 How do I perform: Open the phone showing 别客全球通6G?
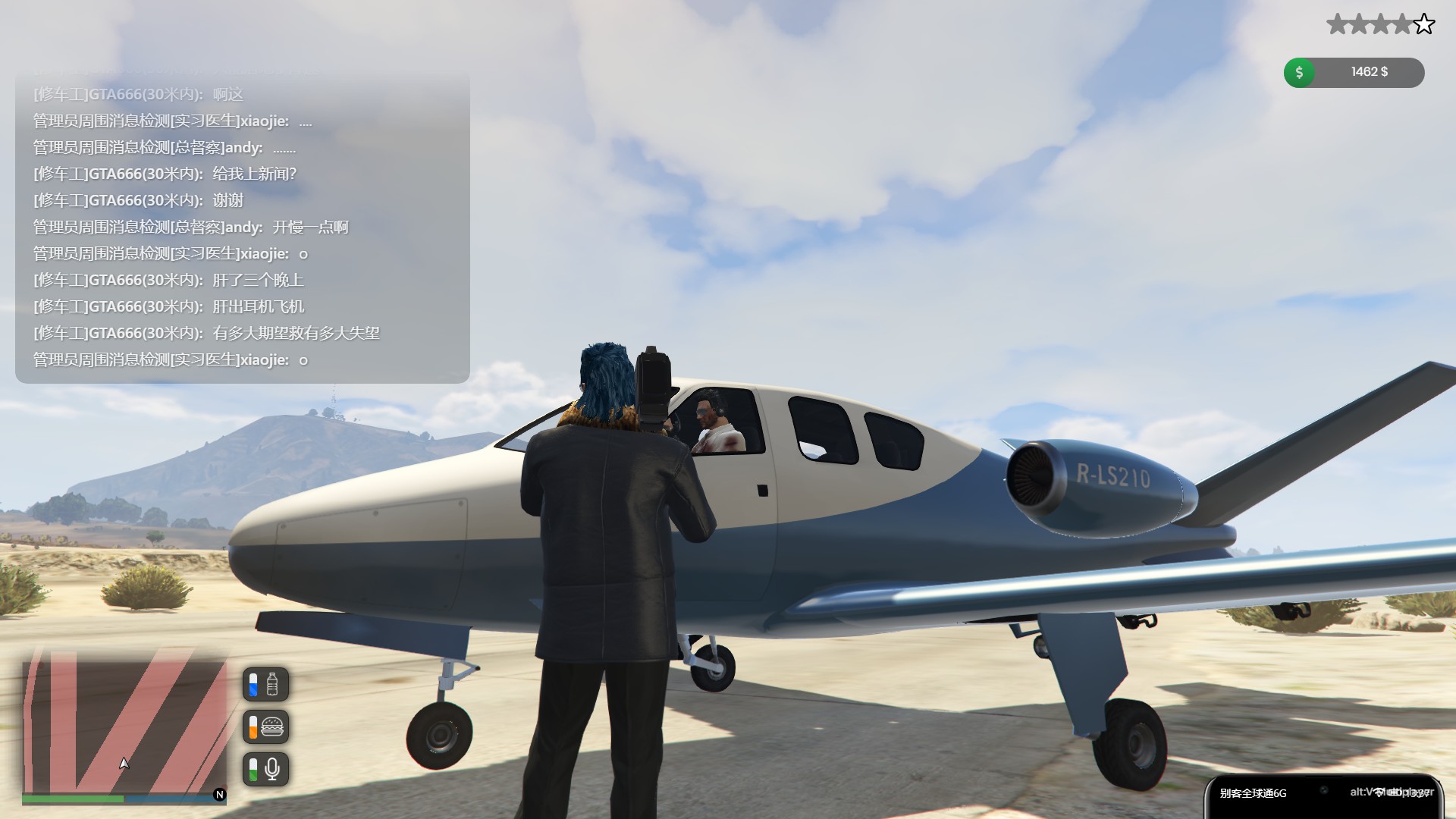1323,796
